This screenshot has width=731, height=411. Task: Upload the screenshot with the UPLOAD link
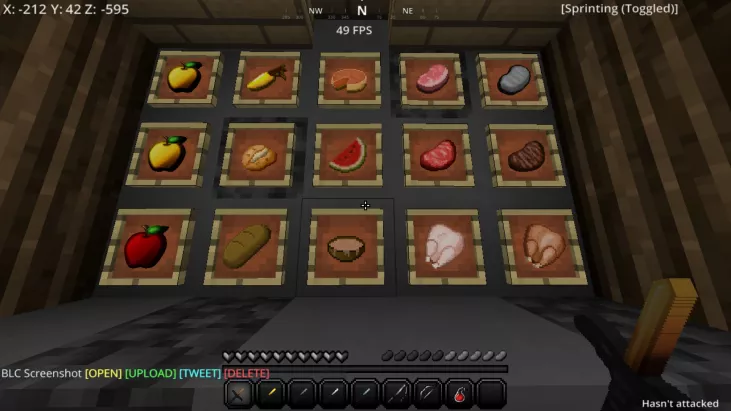149,373
